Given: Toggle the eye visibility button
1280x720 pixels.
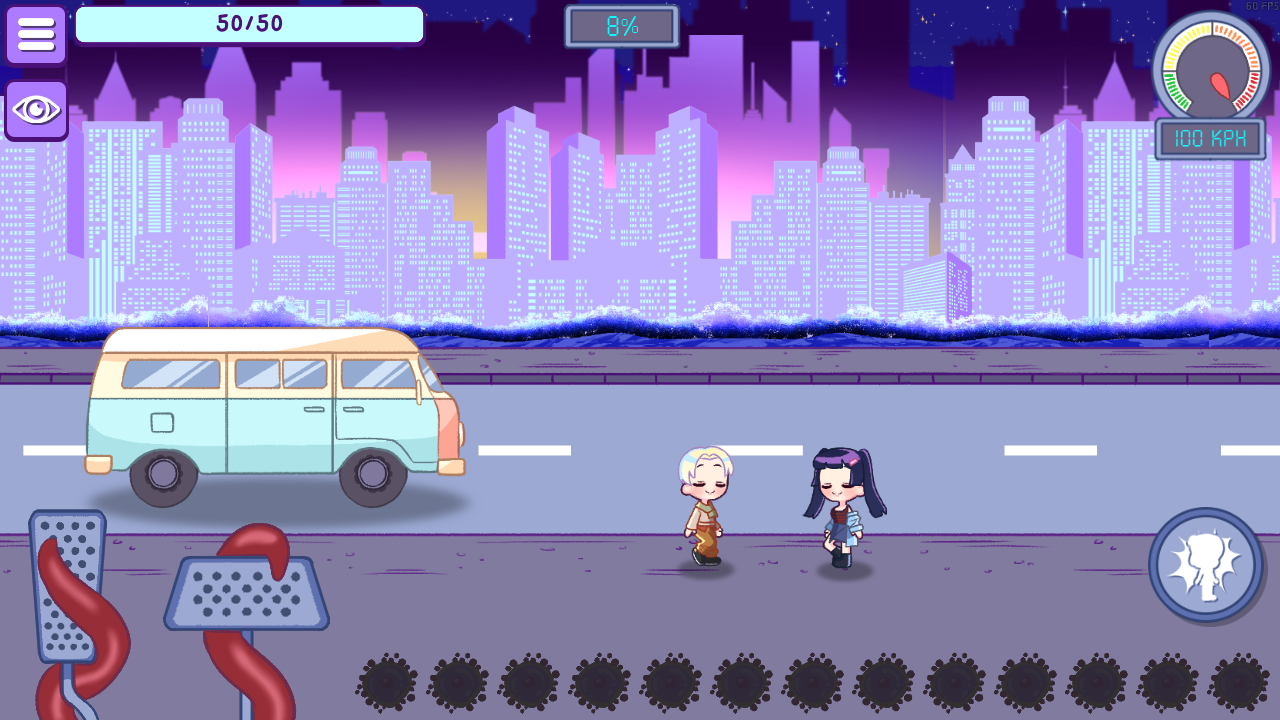Looking at the screenshot, I should [36, 110].
